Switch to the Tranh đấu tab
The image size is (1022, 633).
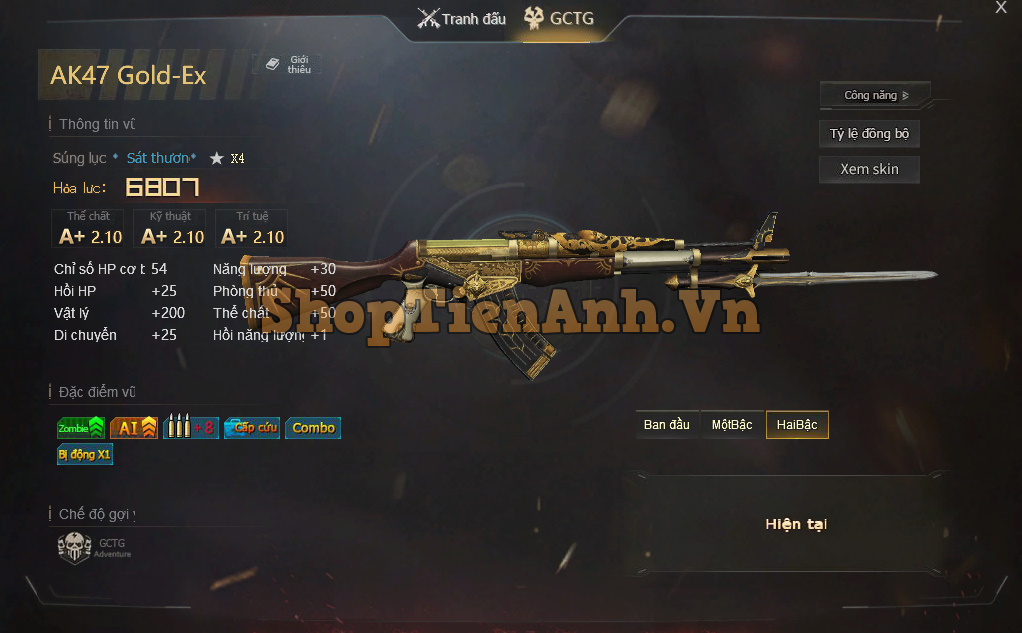pos(462,19)
